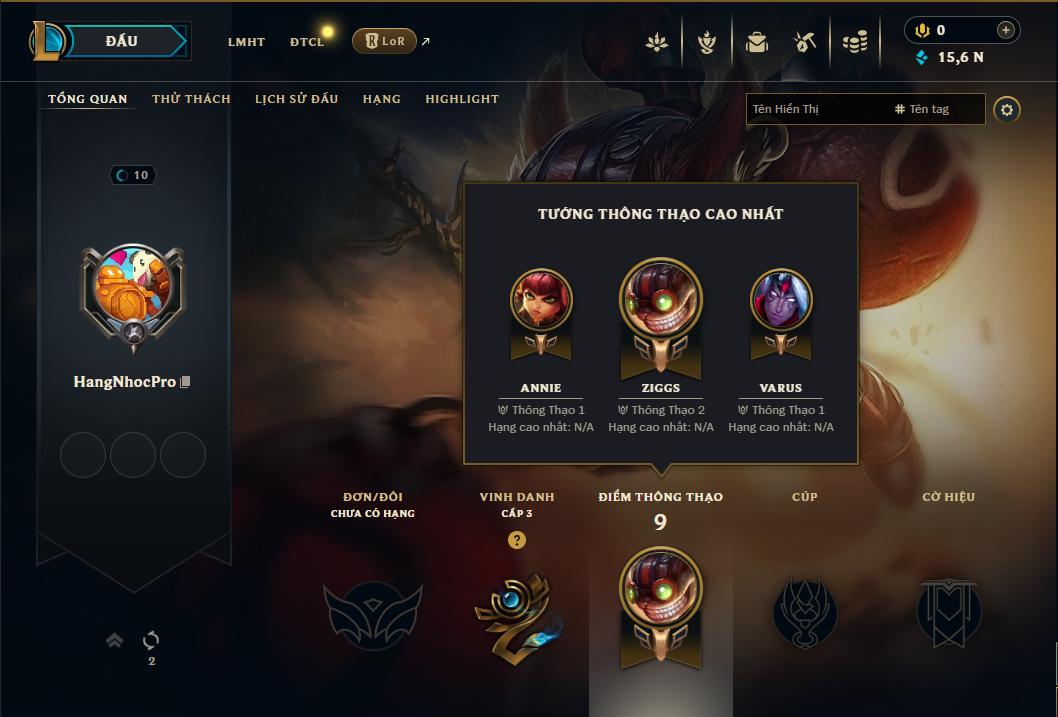Switch to ĐTCL mode
Viewport: 1058px width, 717px height.
point(306,42)
